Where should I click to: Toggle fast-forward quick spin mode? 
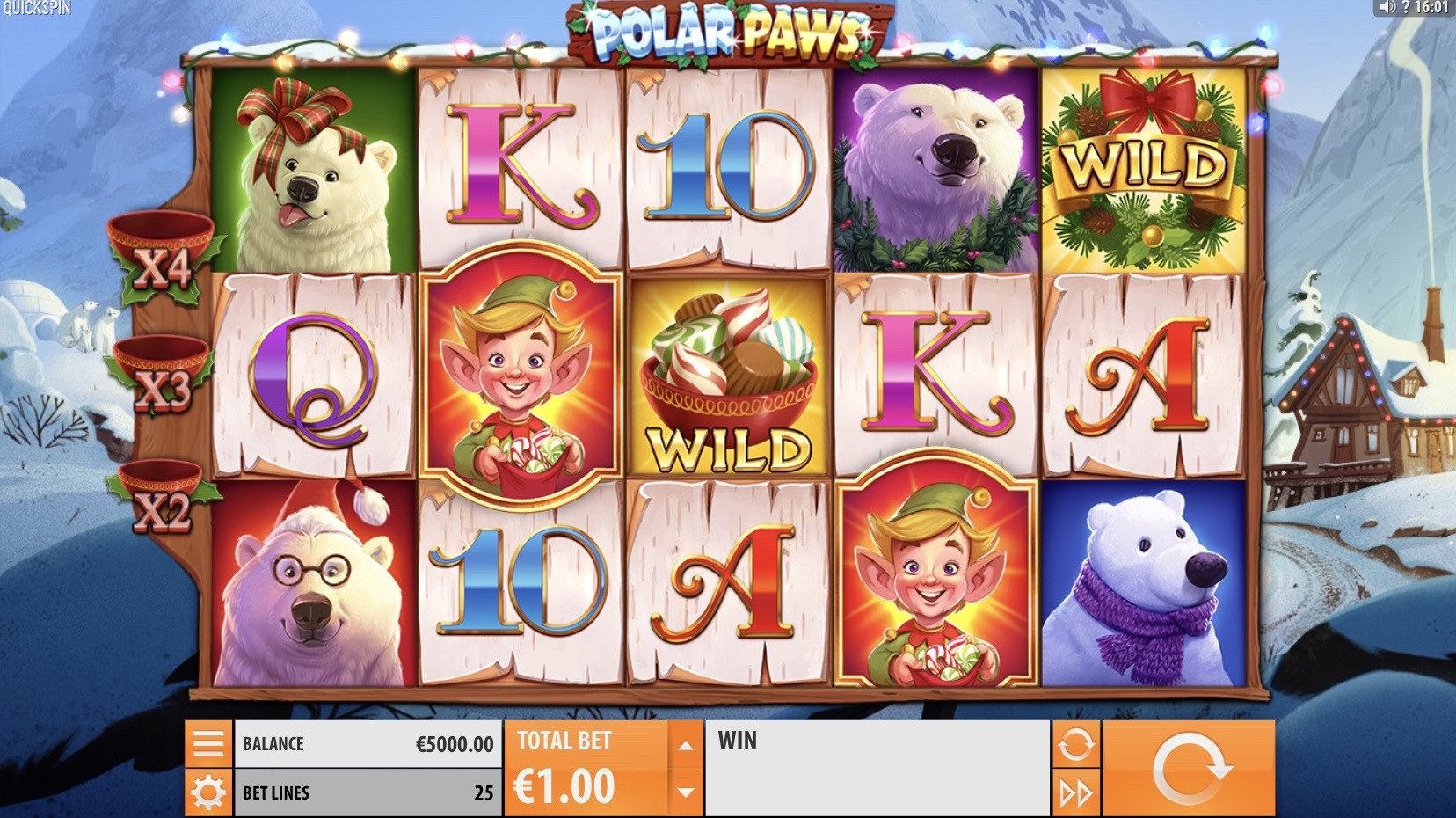tap(1076, 793)
